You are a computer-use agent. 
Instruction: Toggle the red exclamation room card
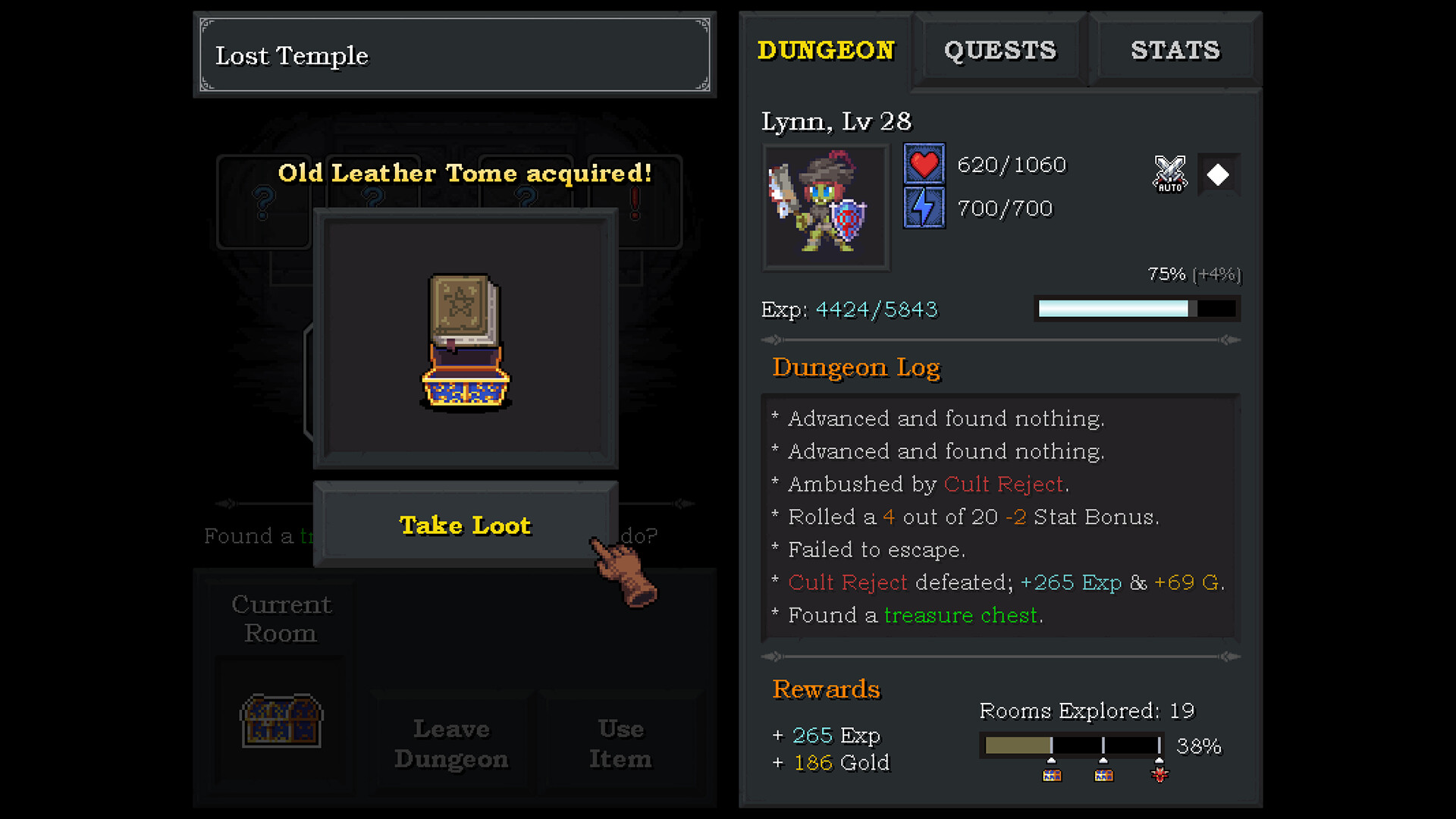click(x=635, y=202)
